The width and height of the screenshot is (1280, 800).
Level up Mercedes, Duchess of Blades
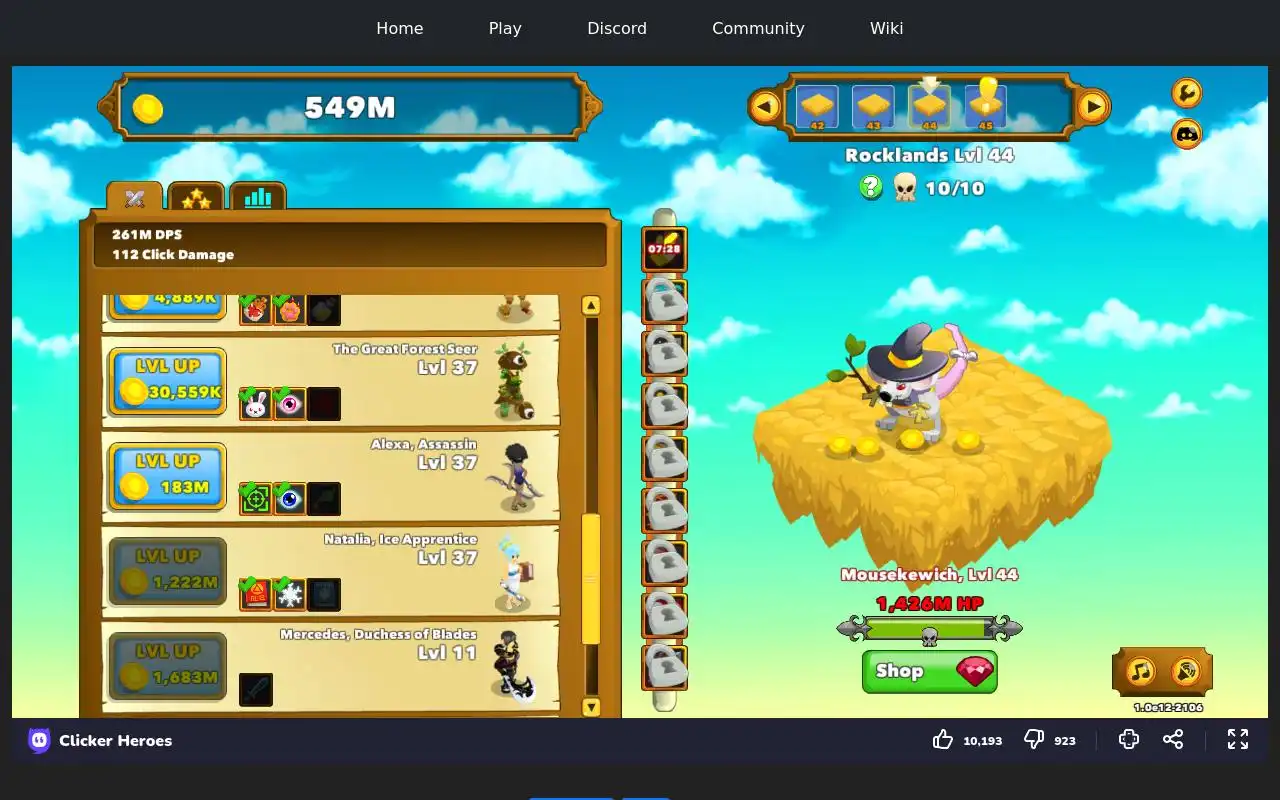coord(167,666)
